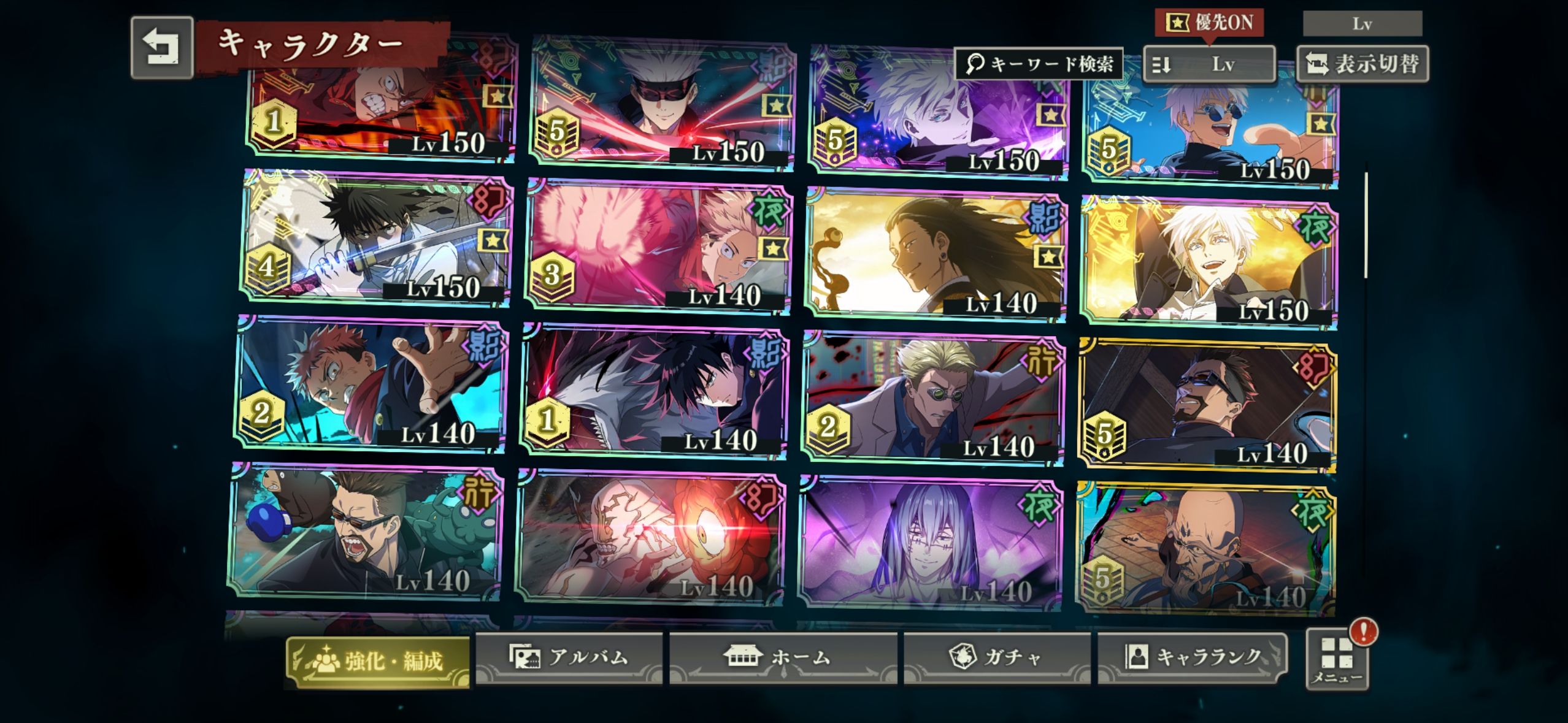Choose the Mahito purple Lv140 card
This screenshot has width=1568, height=723.
929,543
